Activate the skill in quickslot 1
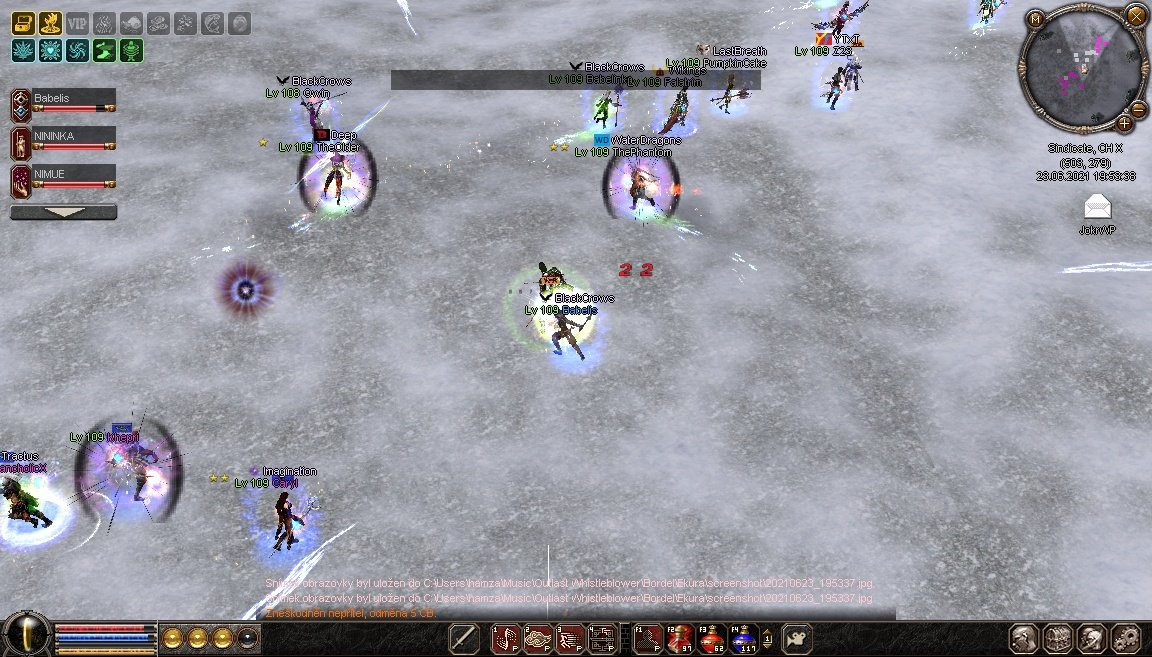This screenshot has height=657, width=1152. pyautogui.click(x=507, y=638)
